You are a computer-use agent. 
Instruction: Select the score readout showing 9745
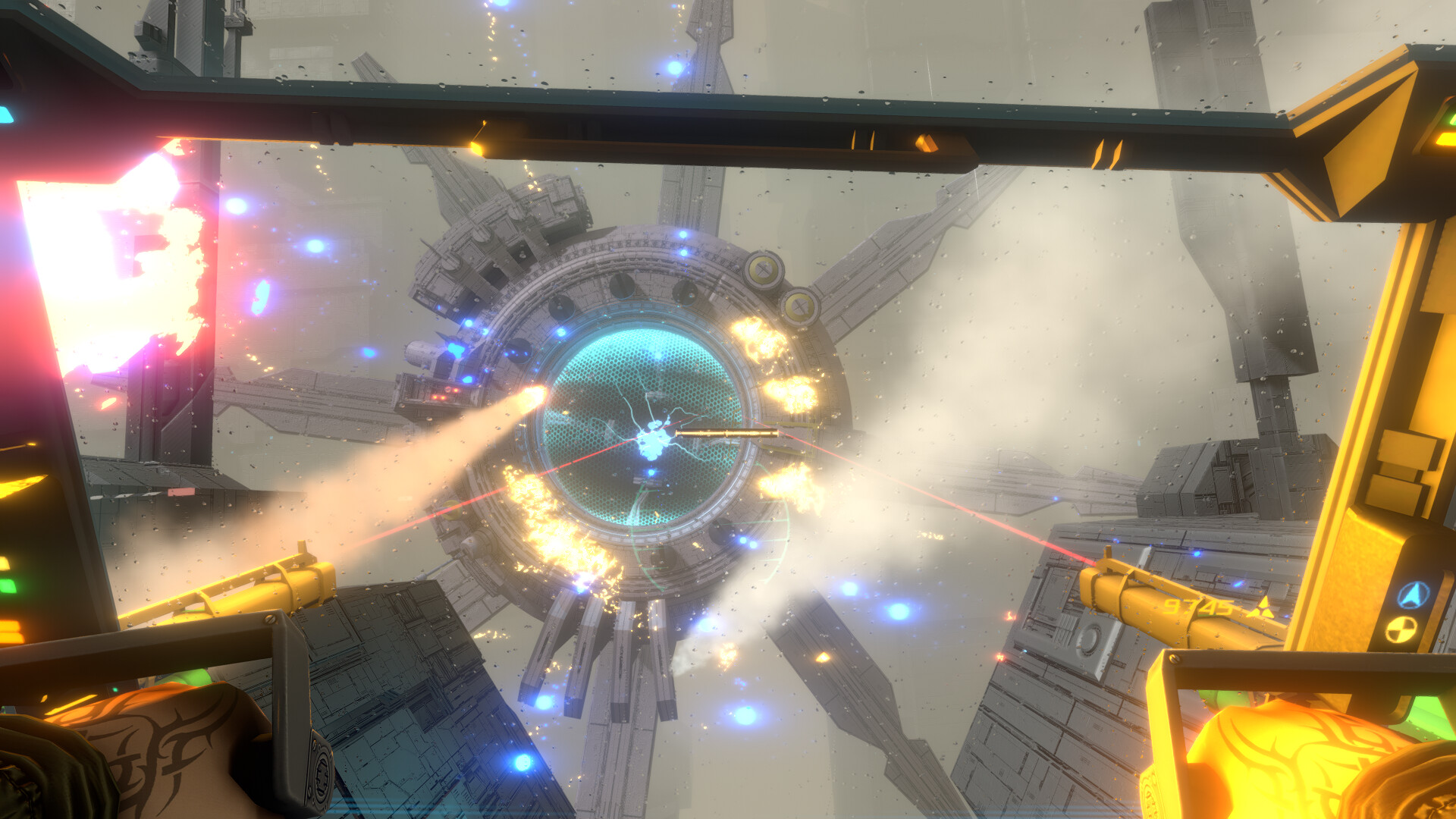click(1197, 605)
